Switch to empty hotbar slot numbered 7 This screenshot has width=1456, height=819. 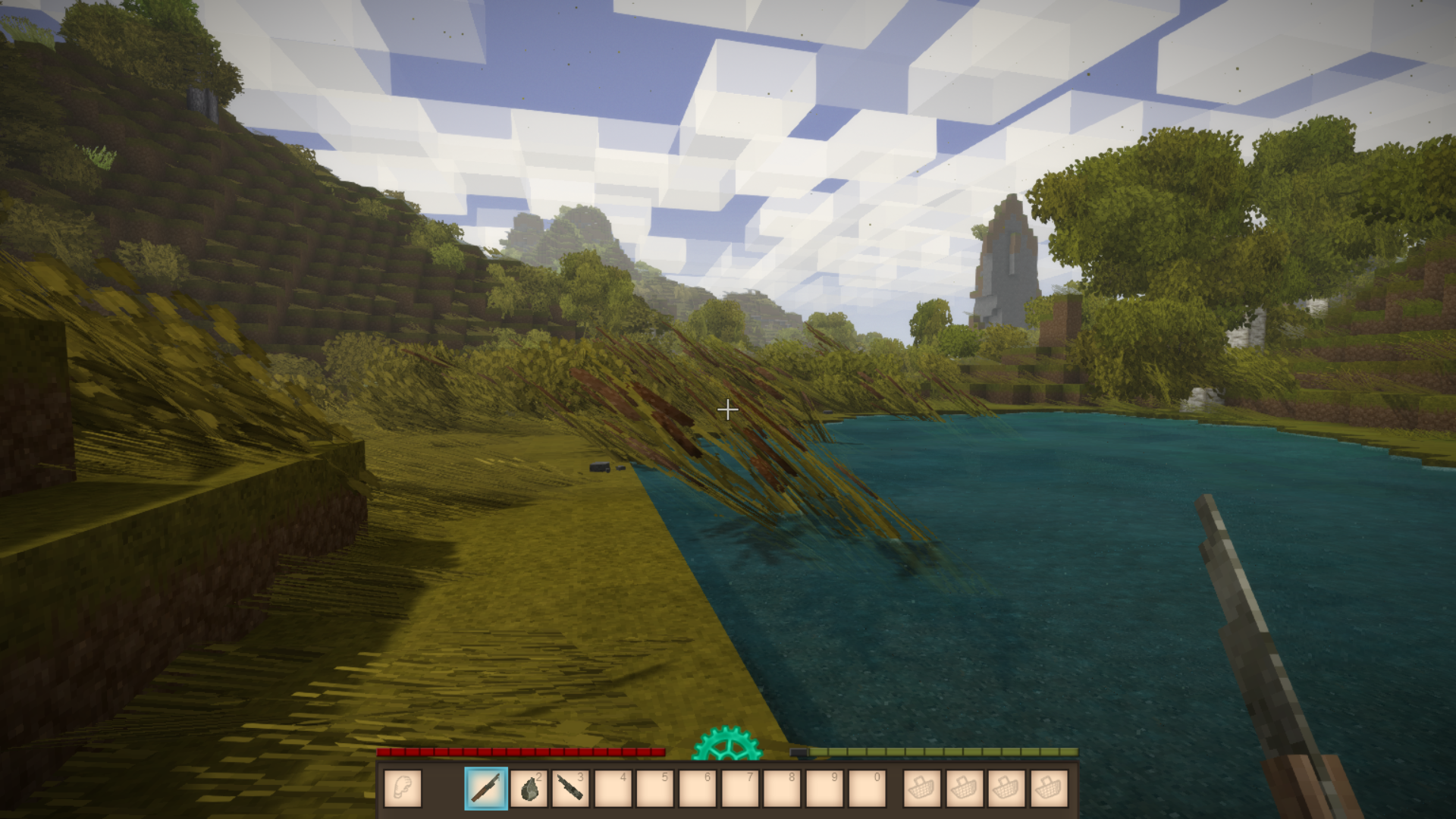tap(739, 789)
